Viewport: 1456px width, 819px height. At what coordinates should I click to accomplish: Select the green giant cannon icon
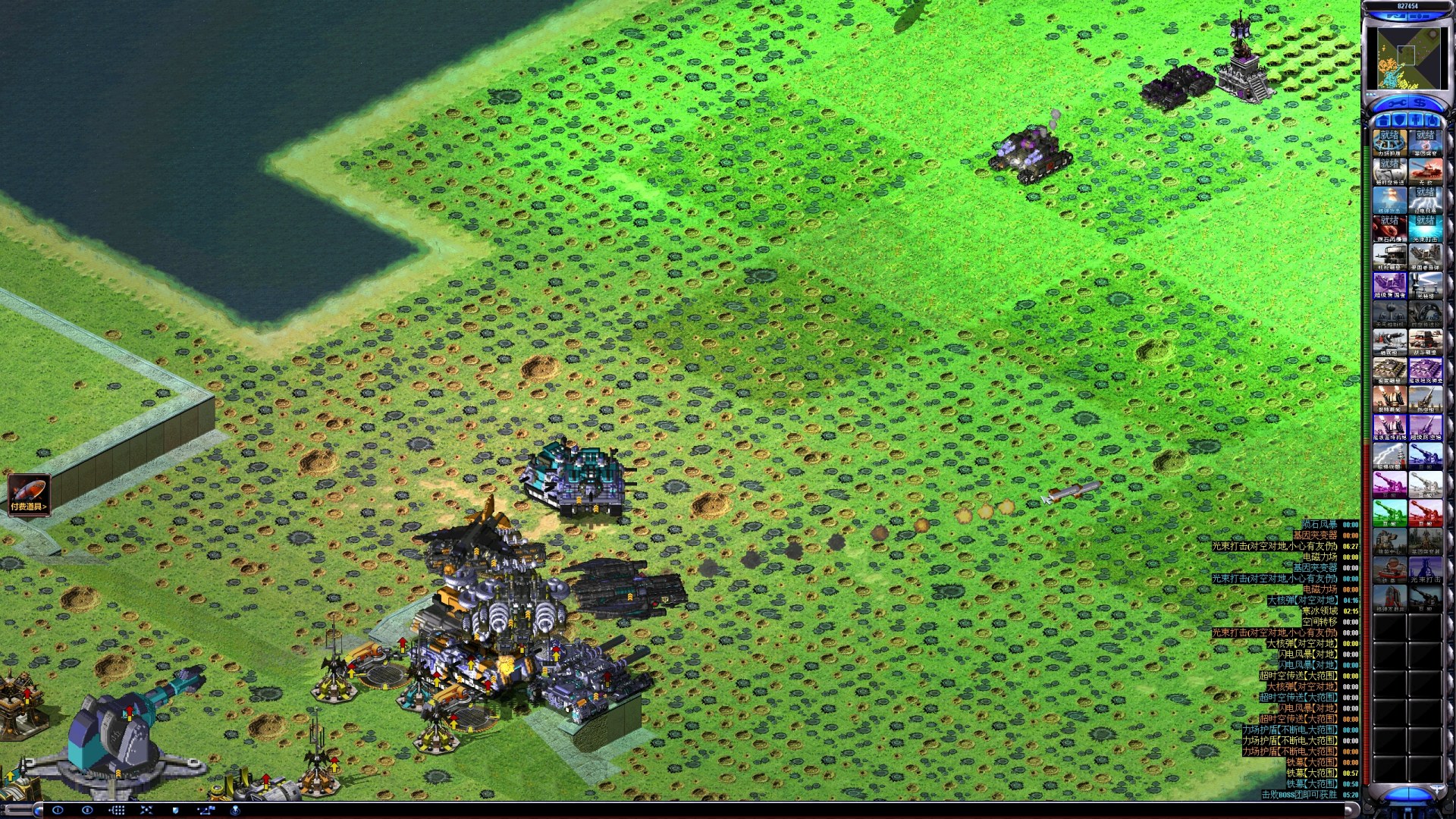pyautogui.click(x=1389, y=512)
